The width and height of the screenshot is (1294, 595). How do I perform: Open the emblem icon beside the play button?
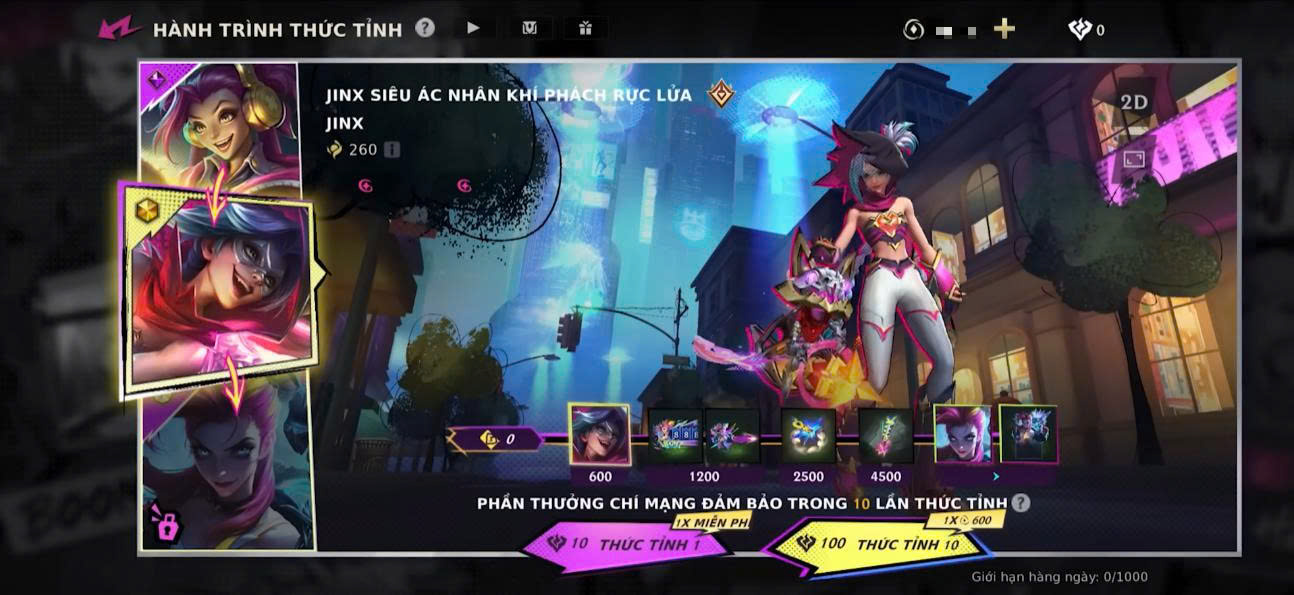pyautogui.click(x=530, y=28)
